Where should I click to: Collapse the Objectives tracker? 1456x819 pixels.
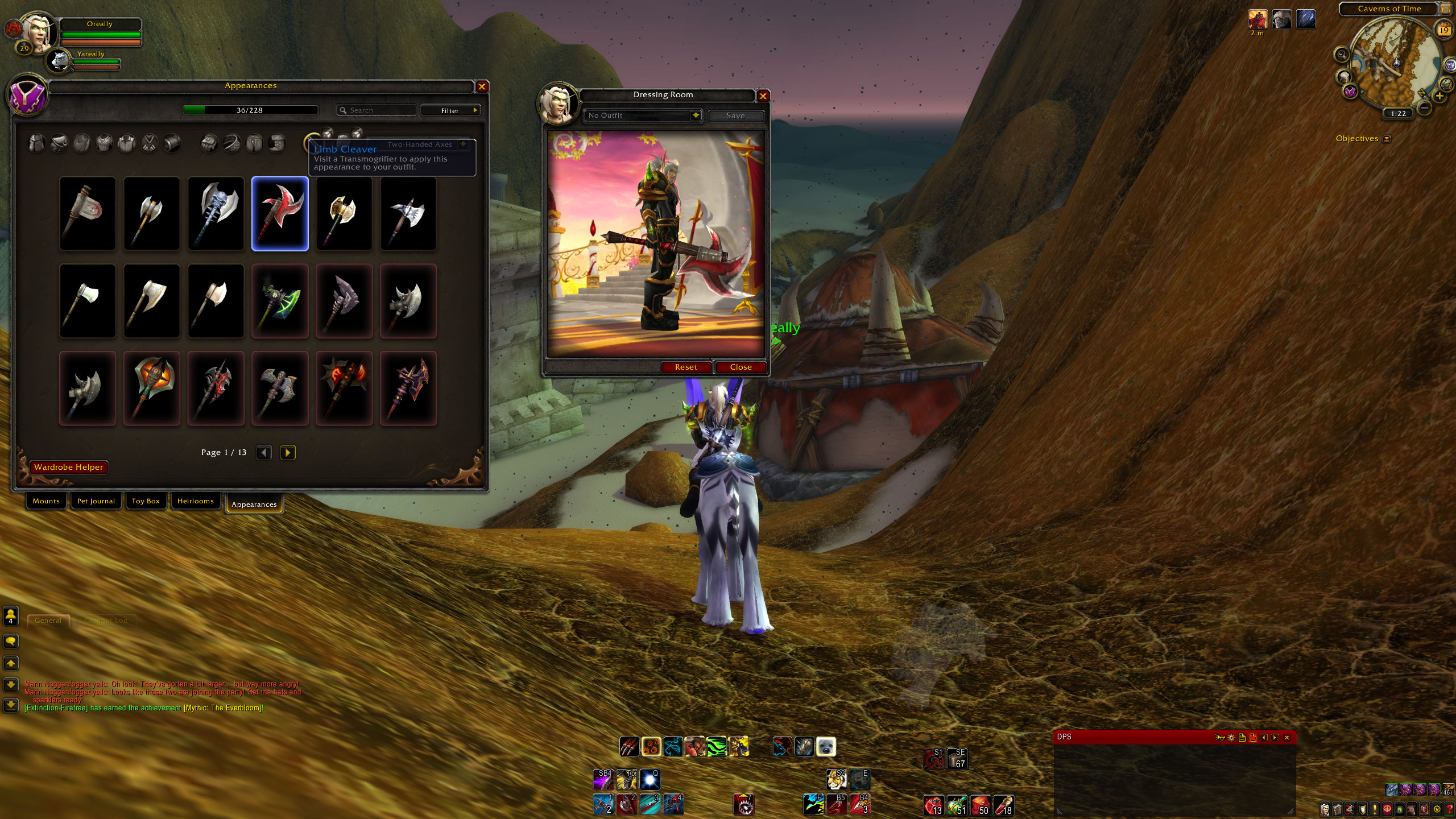[1387, 139]
